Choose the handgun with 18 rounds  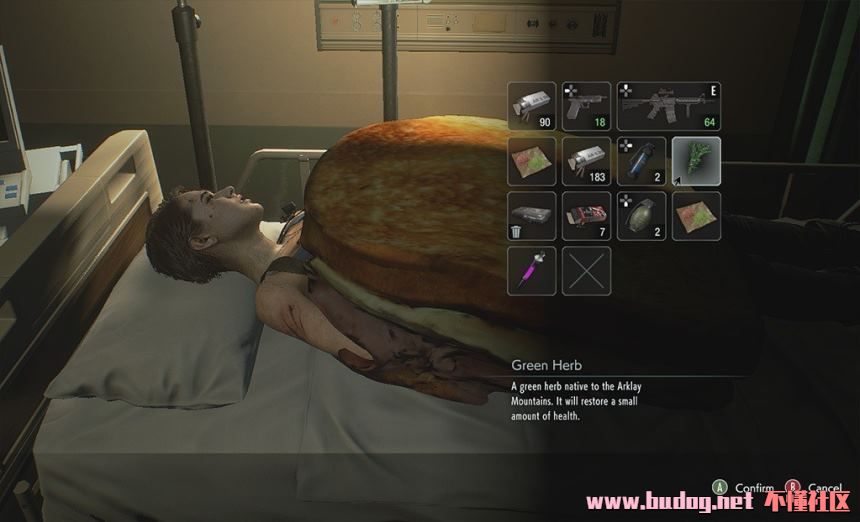(586, 106)
